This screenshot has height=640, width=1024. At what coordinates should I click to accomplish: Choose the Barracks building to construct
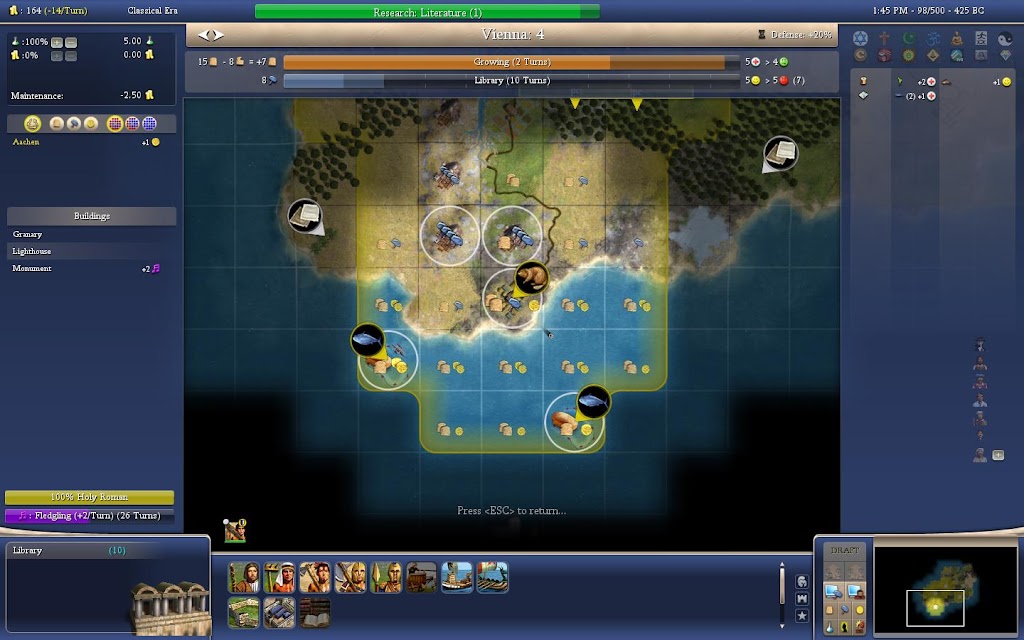279,612
